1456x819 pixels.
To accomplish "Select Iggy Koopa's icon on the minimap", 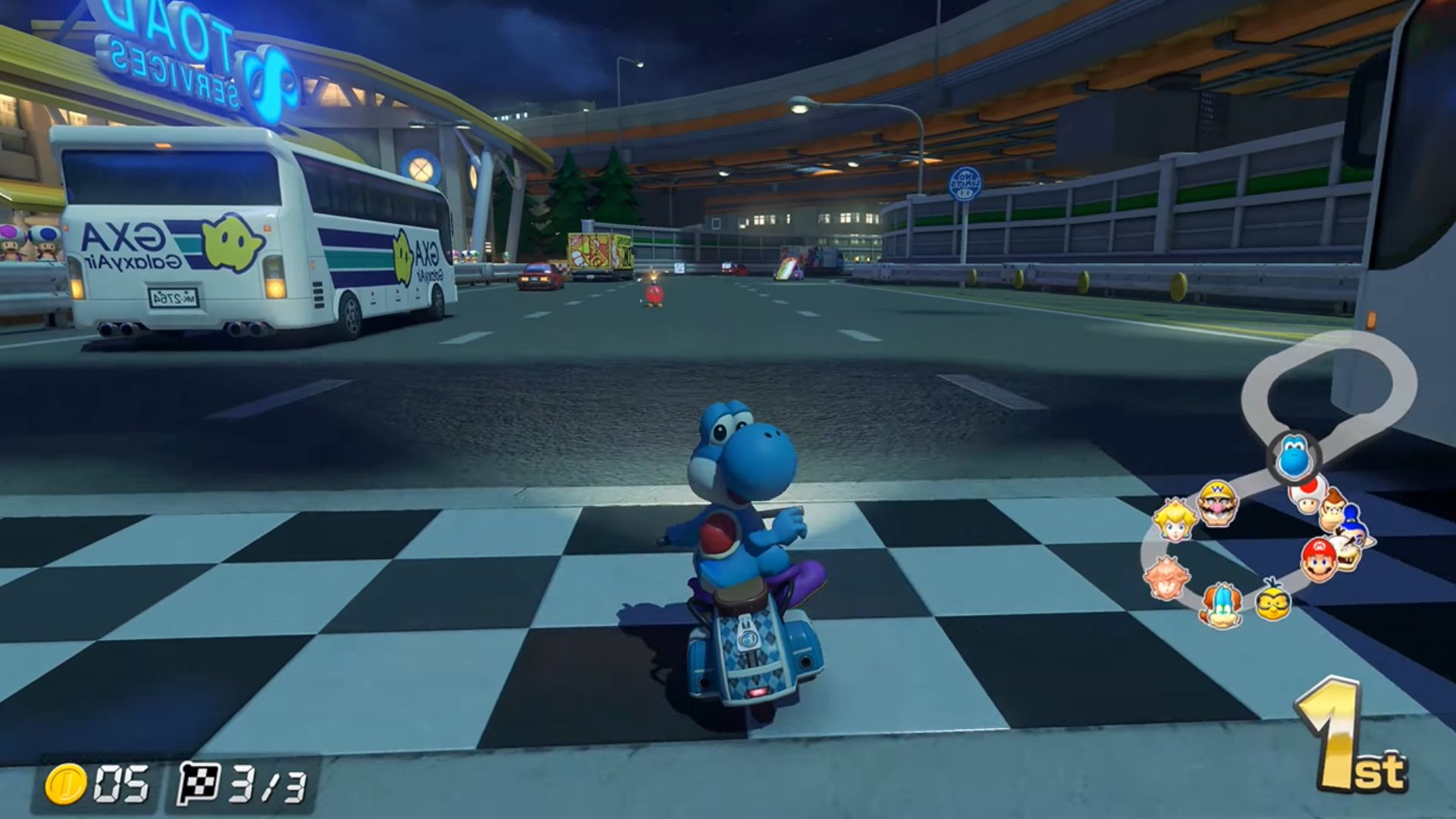I will pos(1222,604).
